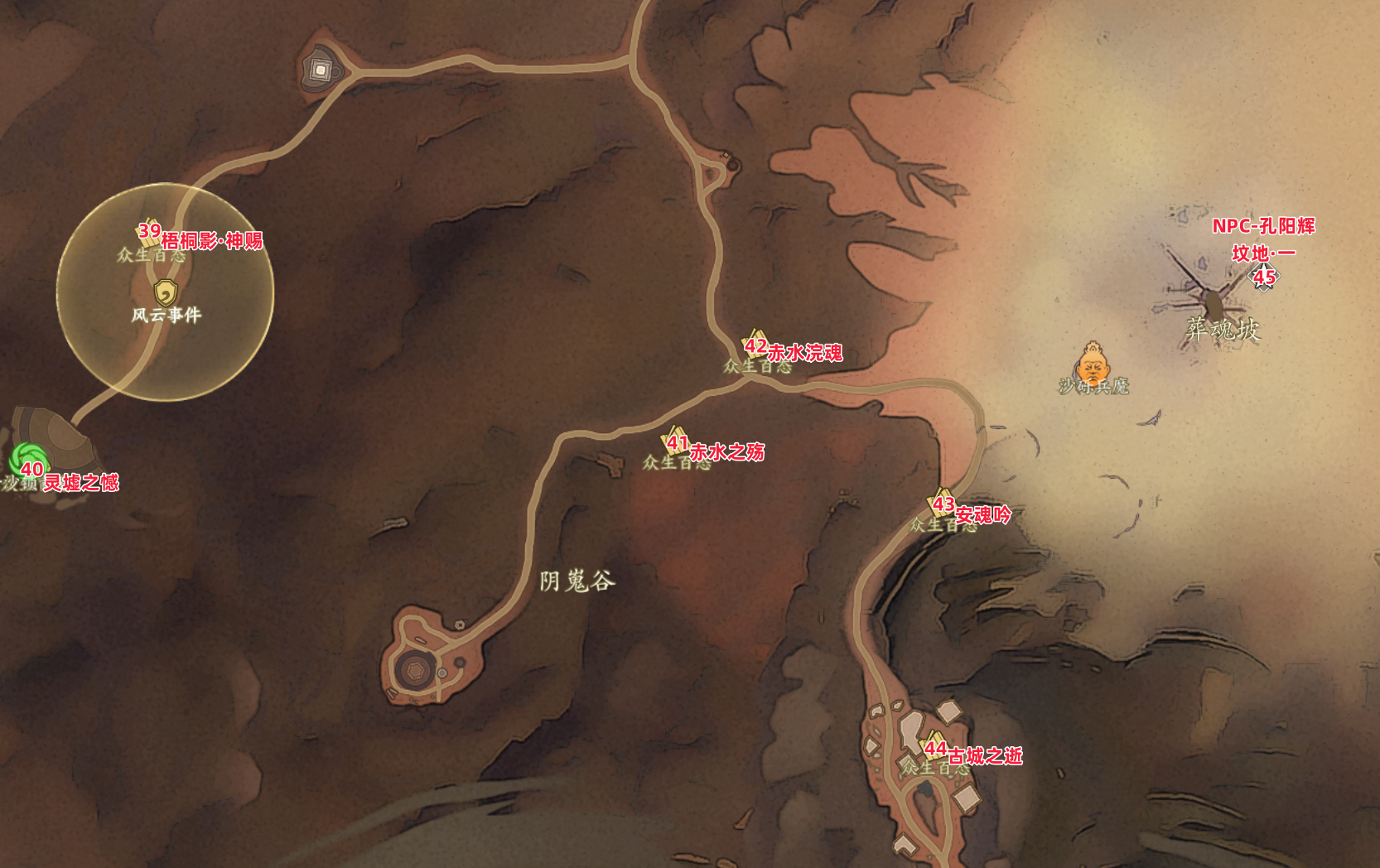Click the diamond marker numbered 45
The image size is (1380, 868).
point(1264,276)
